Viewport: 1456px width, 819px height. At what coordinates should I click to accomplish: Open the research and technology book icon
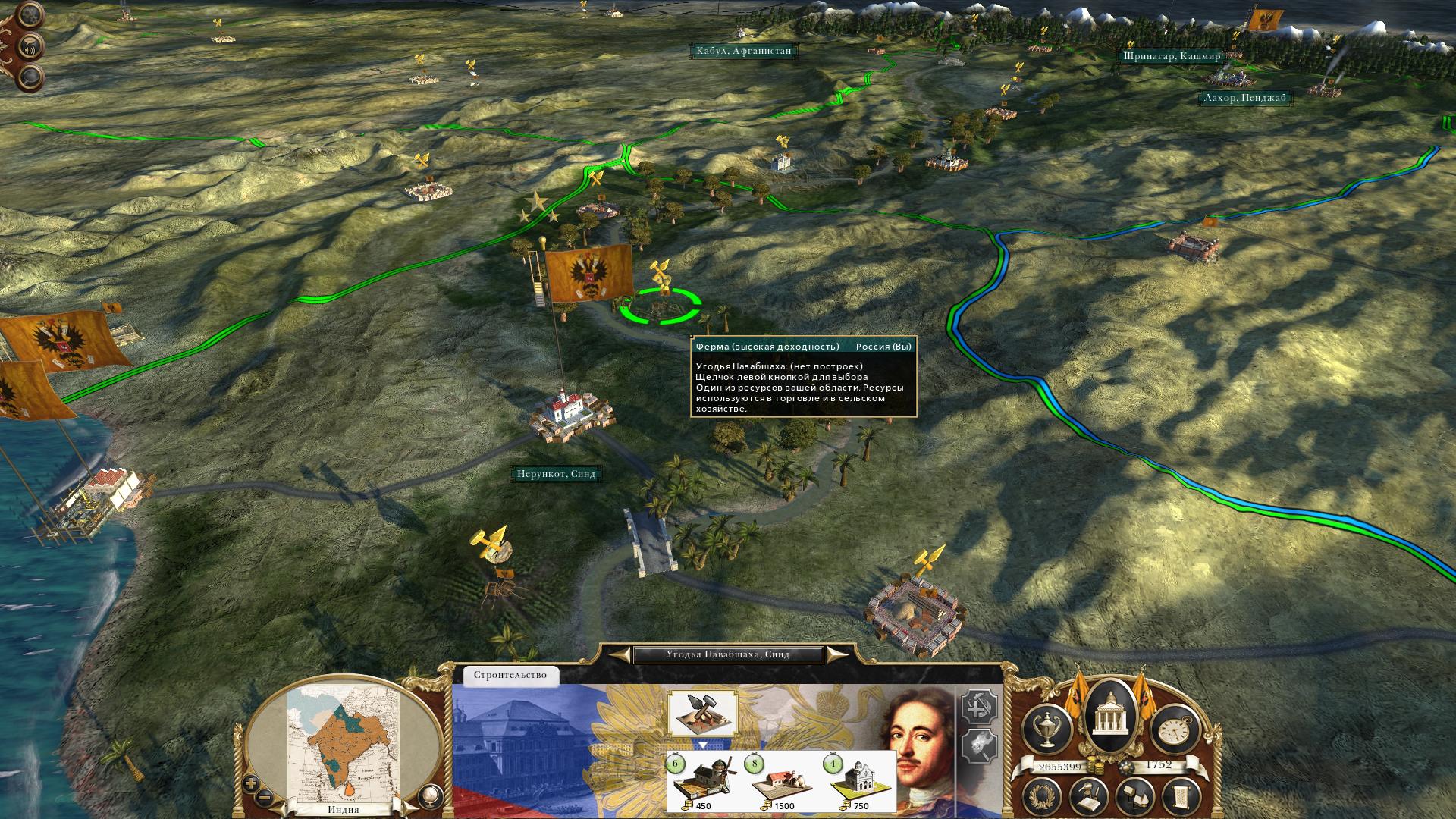pyautogui.click(x=1088, y=797)
